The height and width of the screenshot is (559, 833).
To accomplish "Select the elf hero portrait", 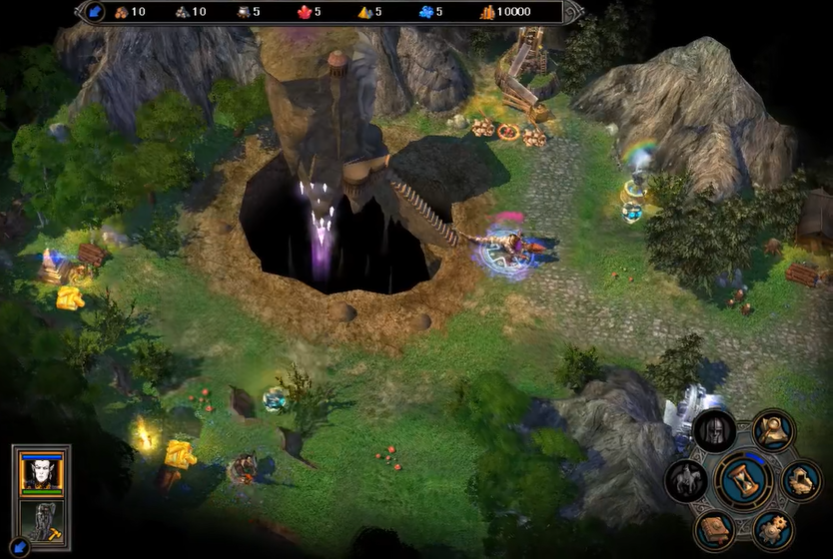I will coord(42,472).
